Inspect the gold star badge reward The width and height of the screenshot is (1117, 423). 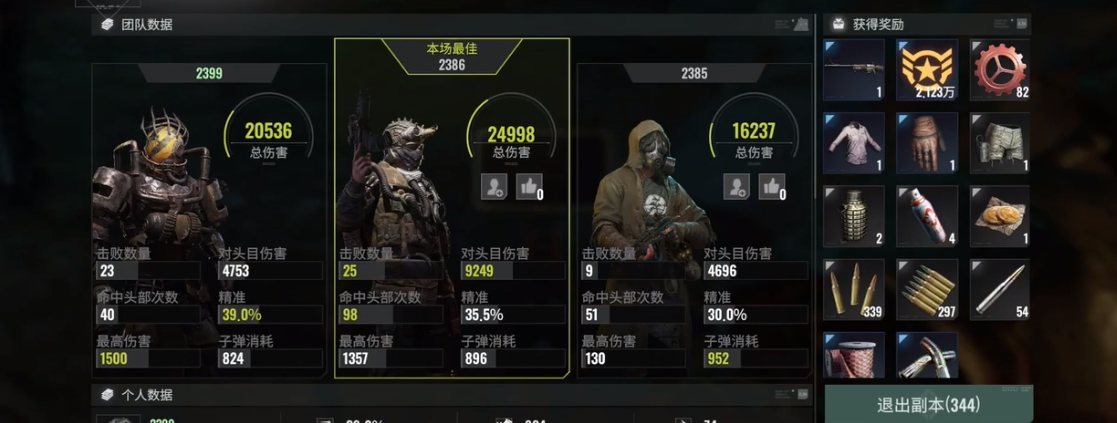(x=927, y=70)
